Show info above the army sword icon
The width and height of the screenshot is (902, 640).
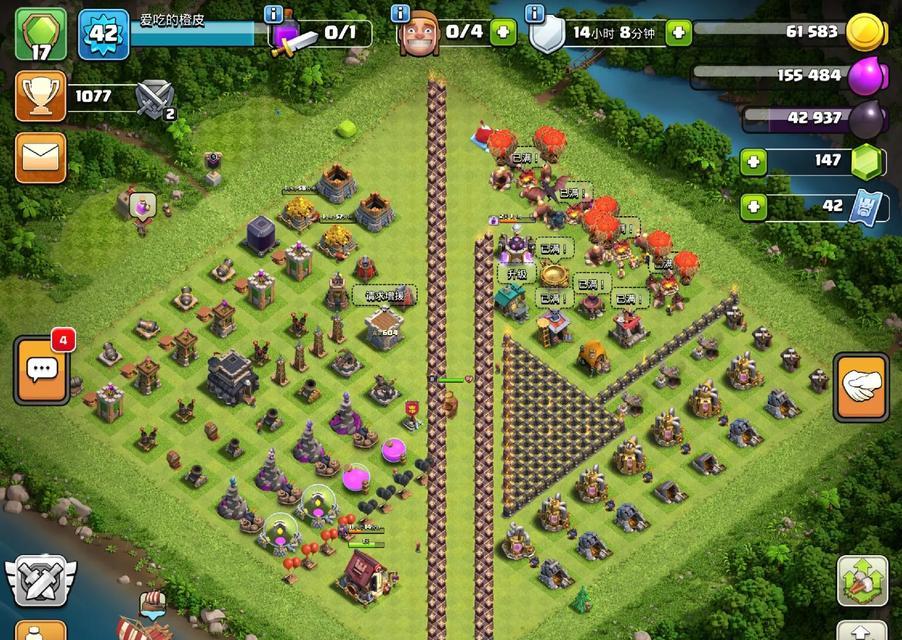click(273, 13)
